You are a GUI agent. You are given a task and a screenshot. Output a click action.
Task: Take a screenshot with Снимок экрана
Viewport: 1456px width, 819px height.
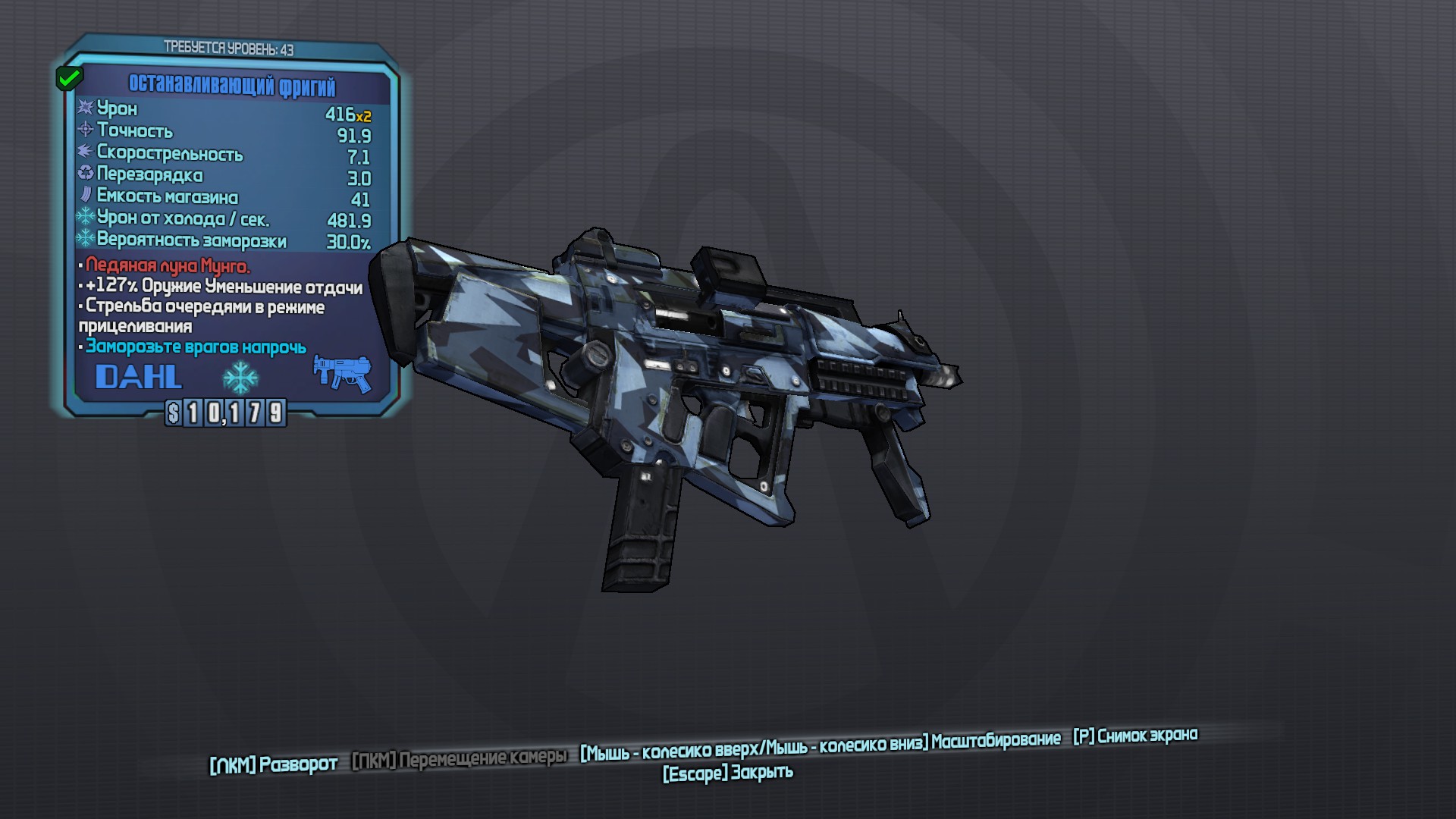1135,736
